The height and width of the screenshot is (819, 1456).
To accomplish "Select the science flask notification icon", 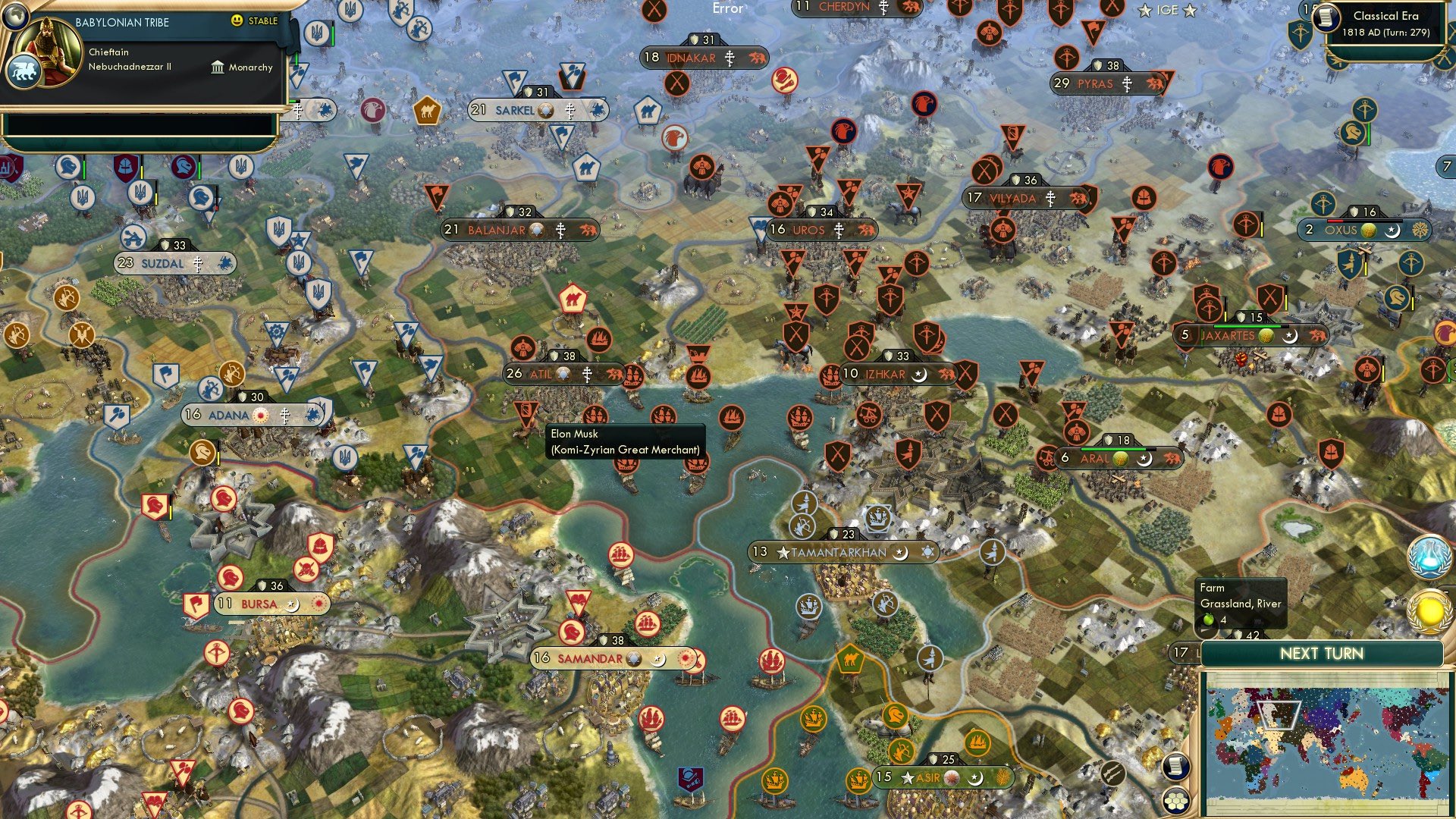I will coord(1429,555).
